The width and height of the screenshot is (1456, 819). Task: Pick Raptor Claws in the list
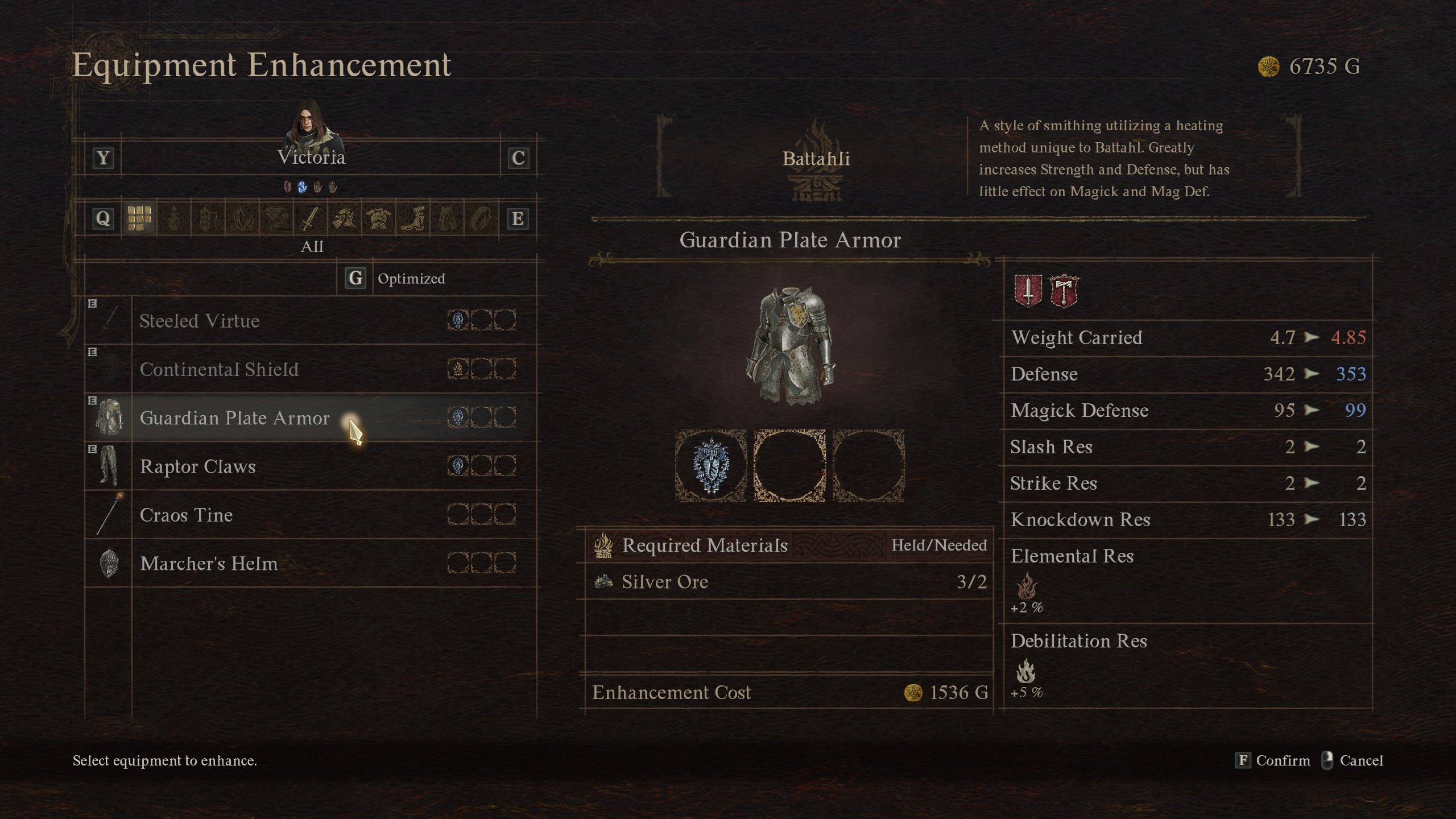coord(197,467)
